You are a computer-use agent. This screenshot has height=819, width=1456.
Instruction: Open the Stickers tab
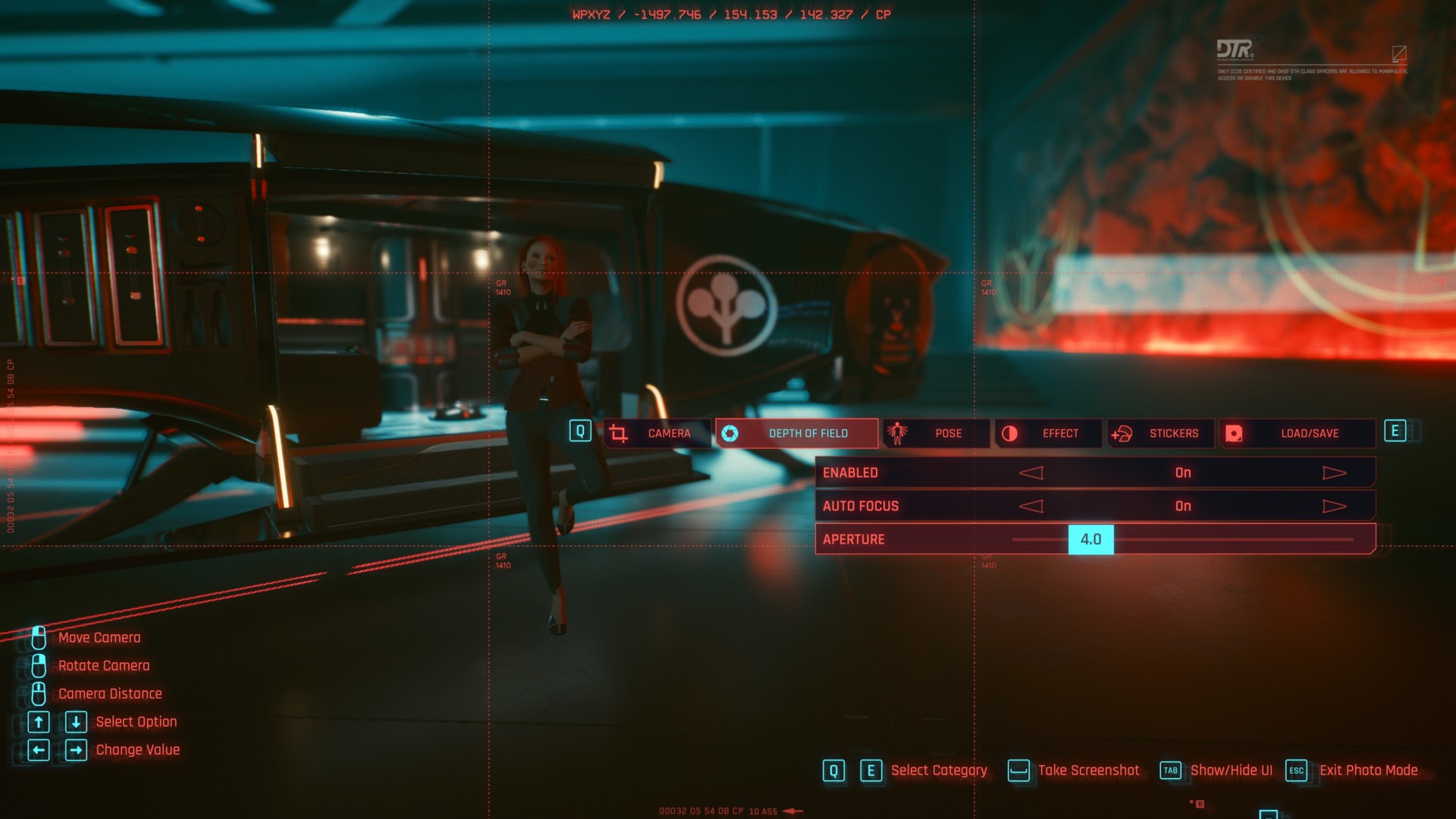tap(1160, 433)
